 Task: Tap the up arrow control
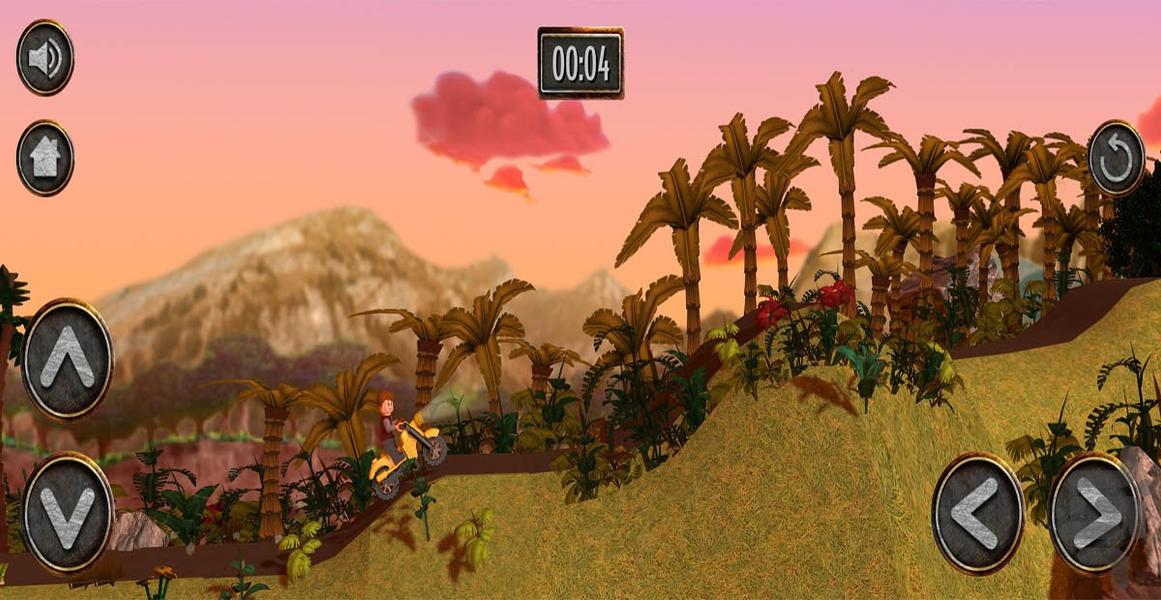(67, 358)
